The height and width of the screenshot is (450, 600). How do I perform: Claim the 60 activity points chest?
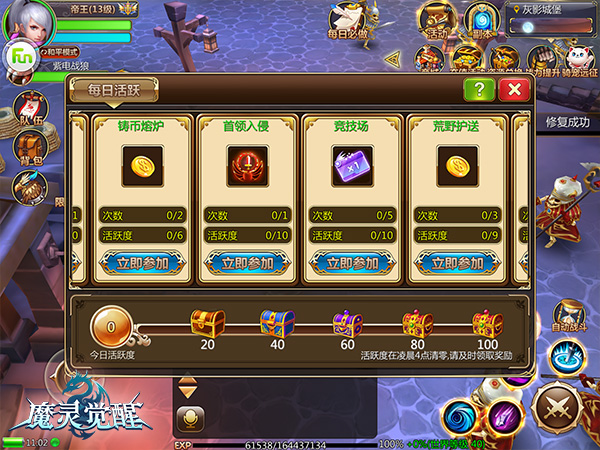(347, 323)
